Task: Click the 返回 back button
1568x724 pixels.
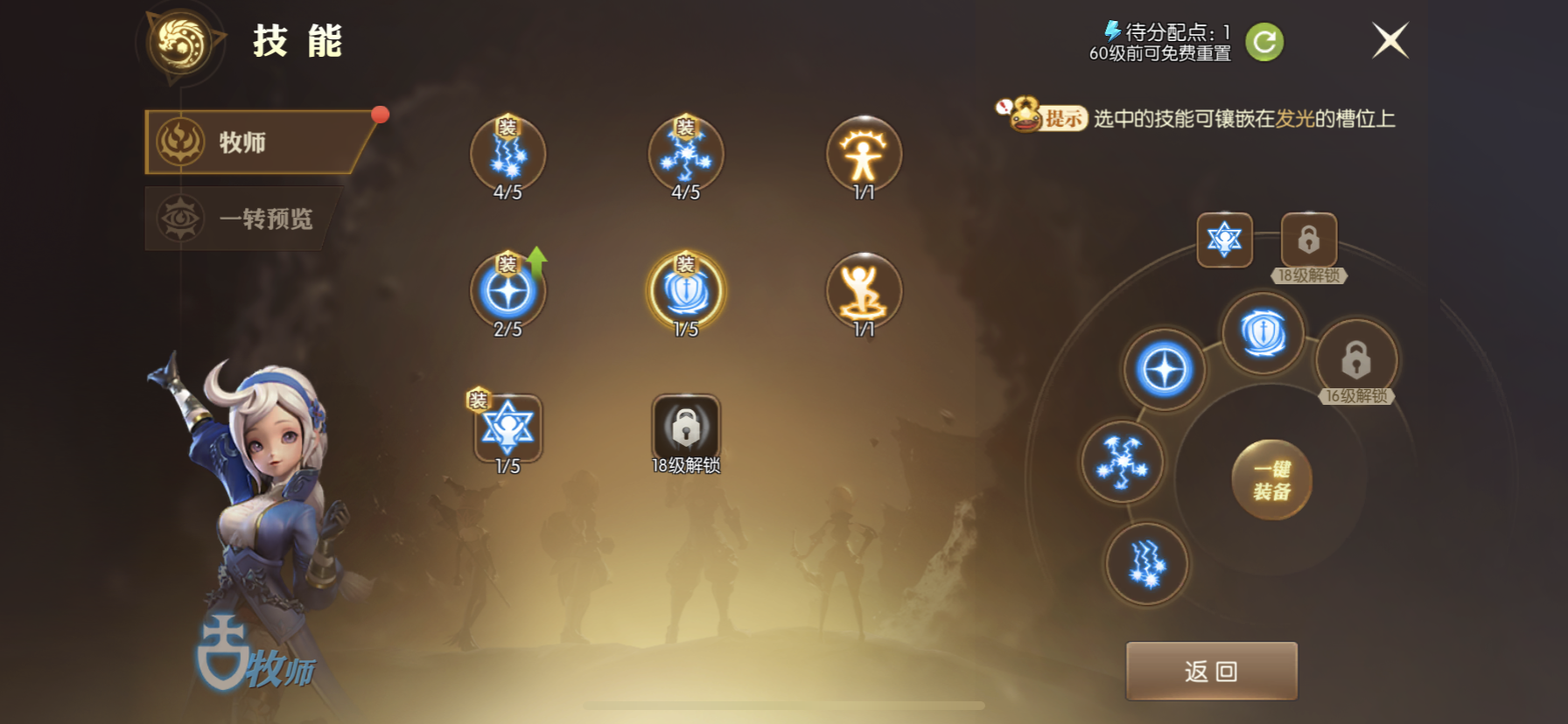Action: pos(1211,671)
